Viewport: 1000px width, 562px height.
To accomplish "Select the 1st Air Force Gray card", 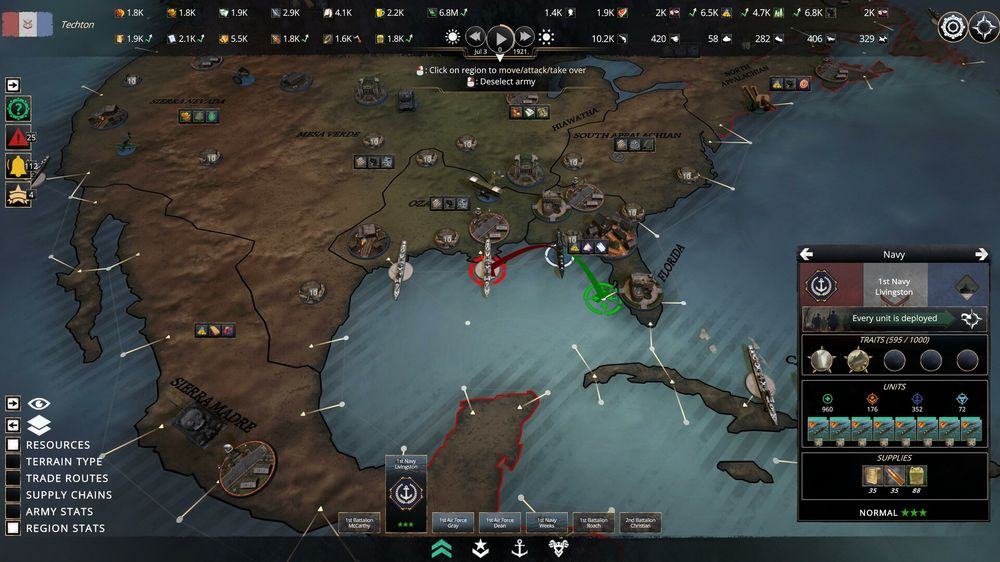I will coord(453,522).
